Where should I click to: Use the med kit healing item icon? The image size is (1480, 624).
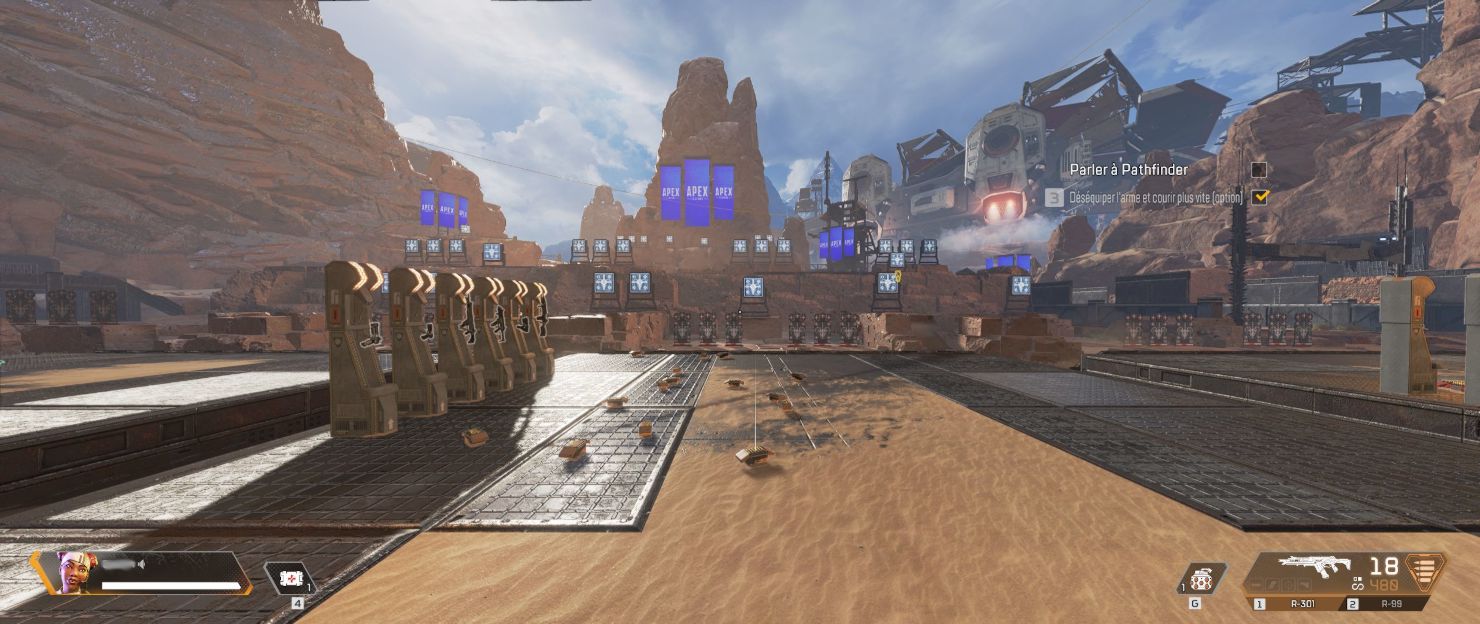tap(290, 578)
